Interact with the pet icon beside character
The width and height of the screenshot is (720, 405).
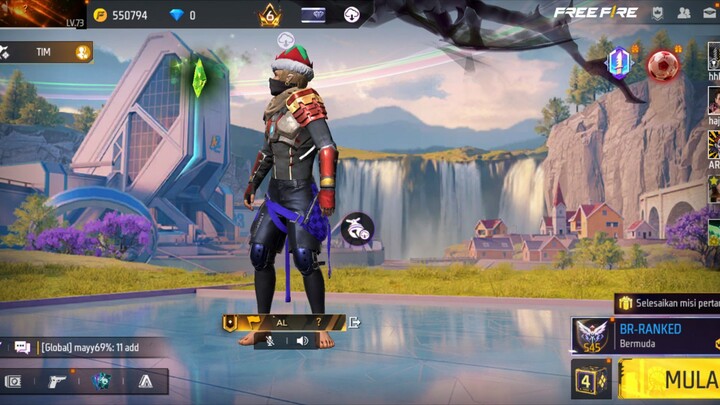coord(357,229)
